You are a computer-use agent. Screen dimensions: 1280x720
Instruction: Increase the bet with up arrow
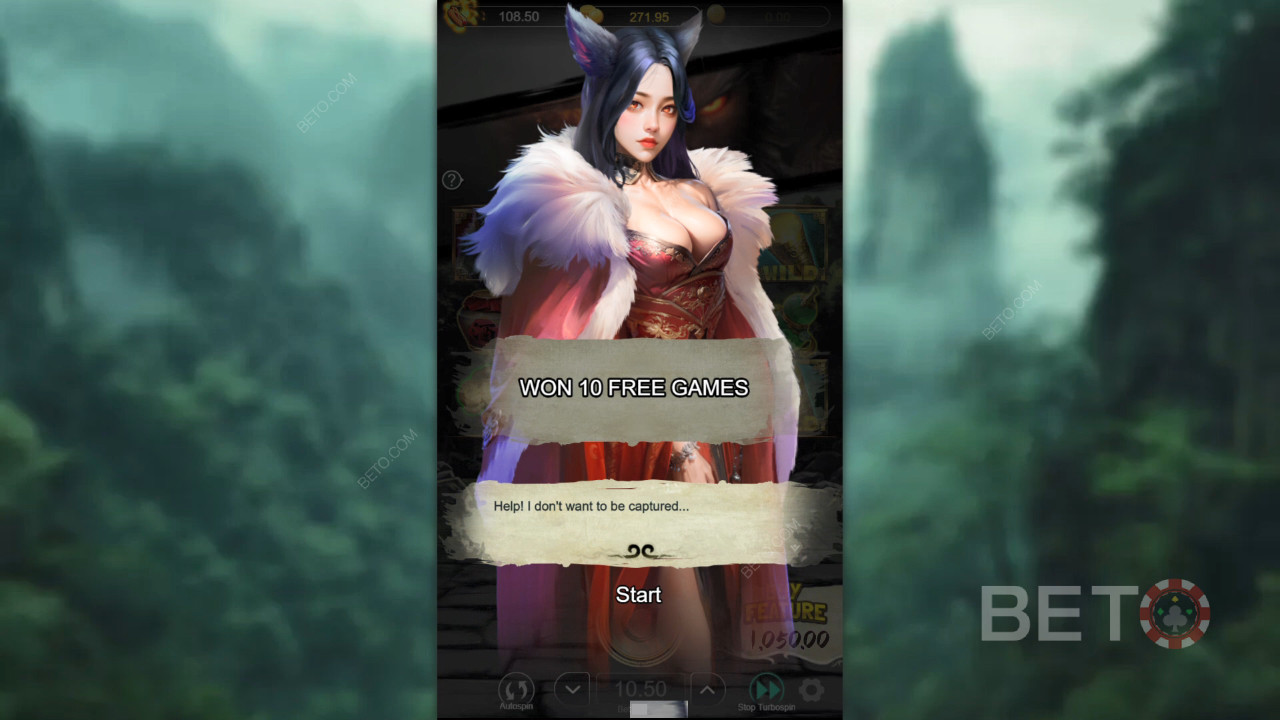[706, 689]
